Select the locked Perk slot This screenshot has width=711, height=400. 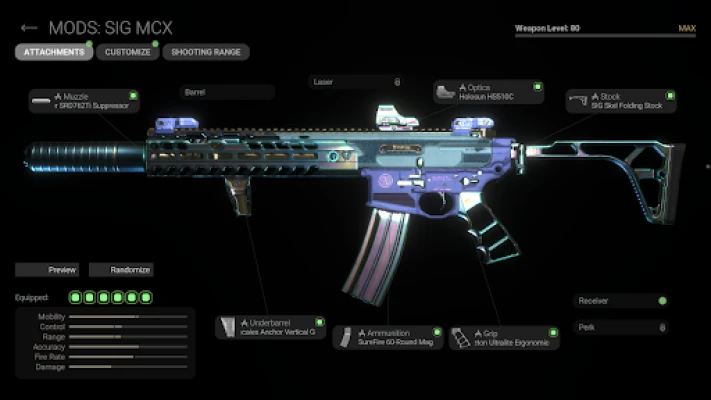pyautogui.click(x=621, y=326)
